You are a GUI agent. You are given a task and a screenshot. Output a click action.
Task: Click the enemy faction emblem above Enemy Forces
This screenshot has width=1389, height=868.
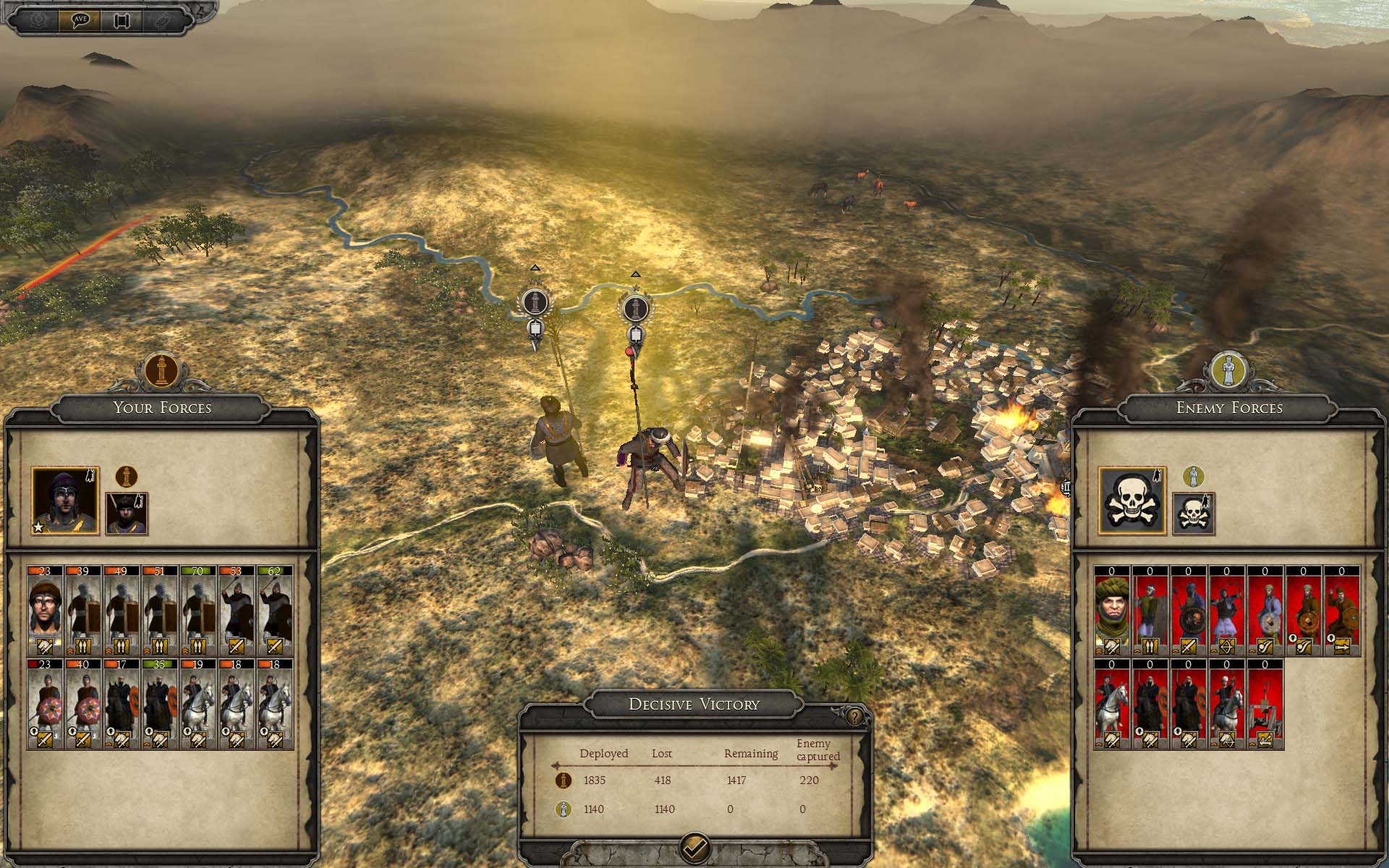click(x=1228, y=370)
